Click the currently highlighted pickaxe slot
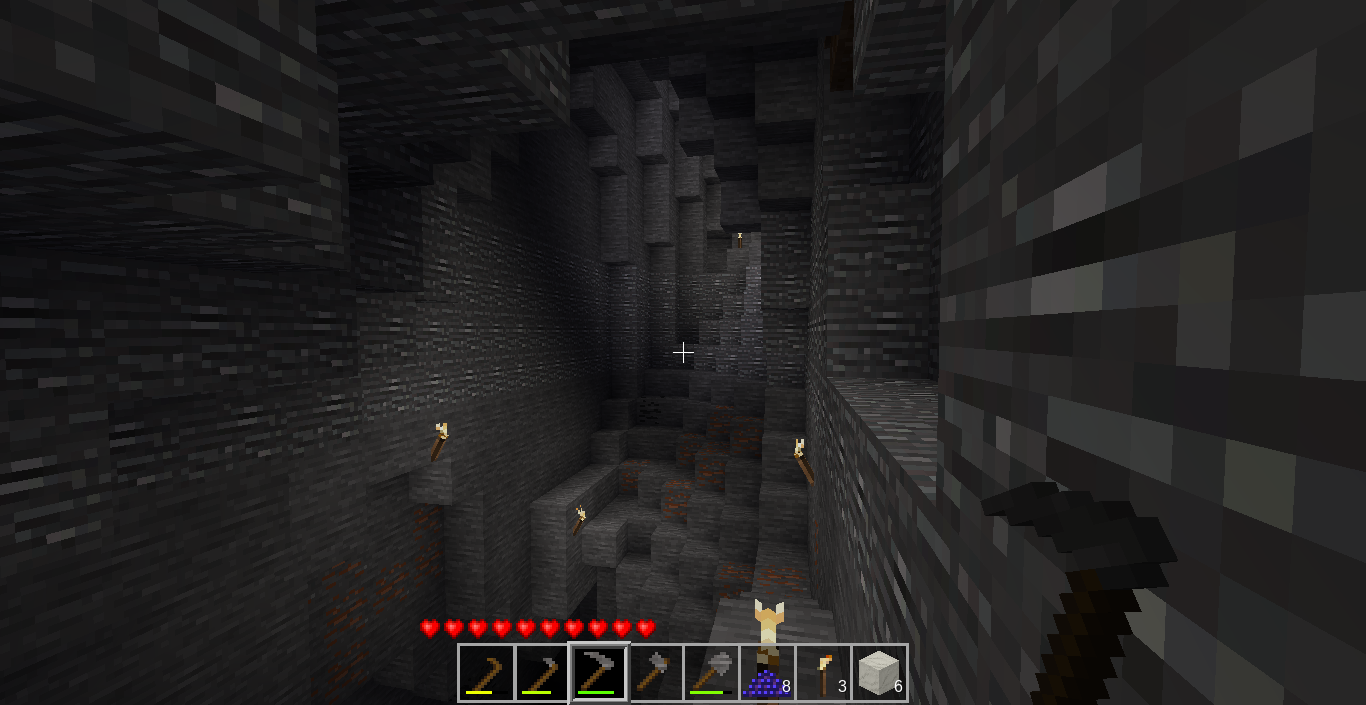Screen dimensions: 1366x705 pyautogui.click(x=598, y=673)
